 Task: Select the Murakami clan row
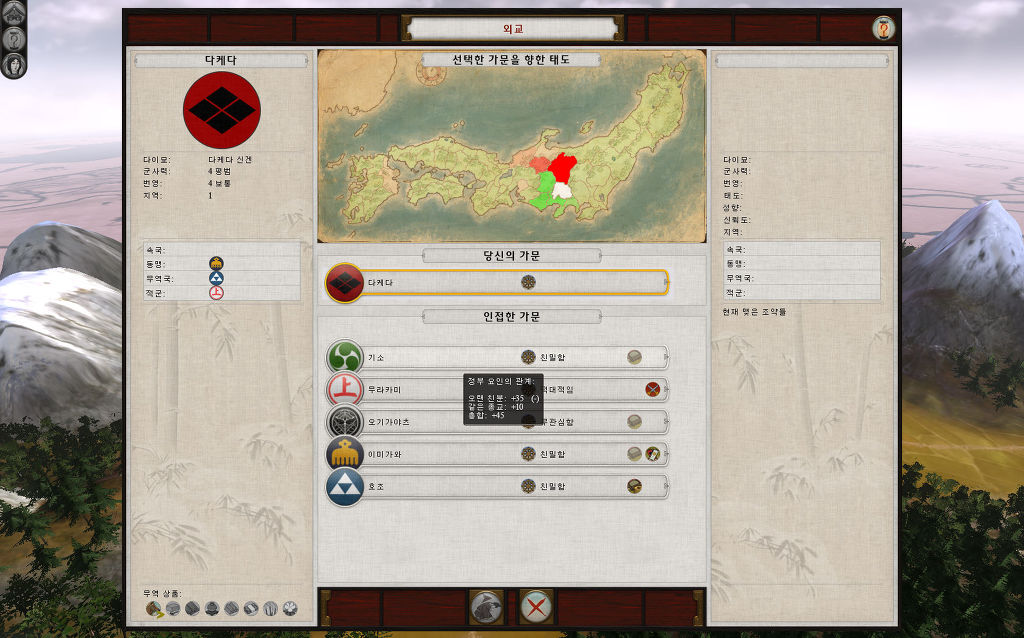pos(400,389)
